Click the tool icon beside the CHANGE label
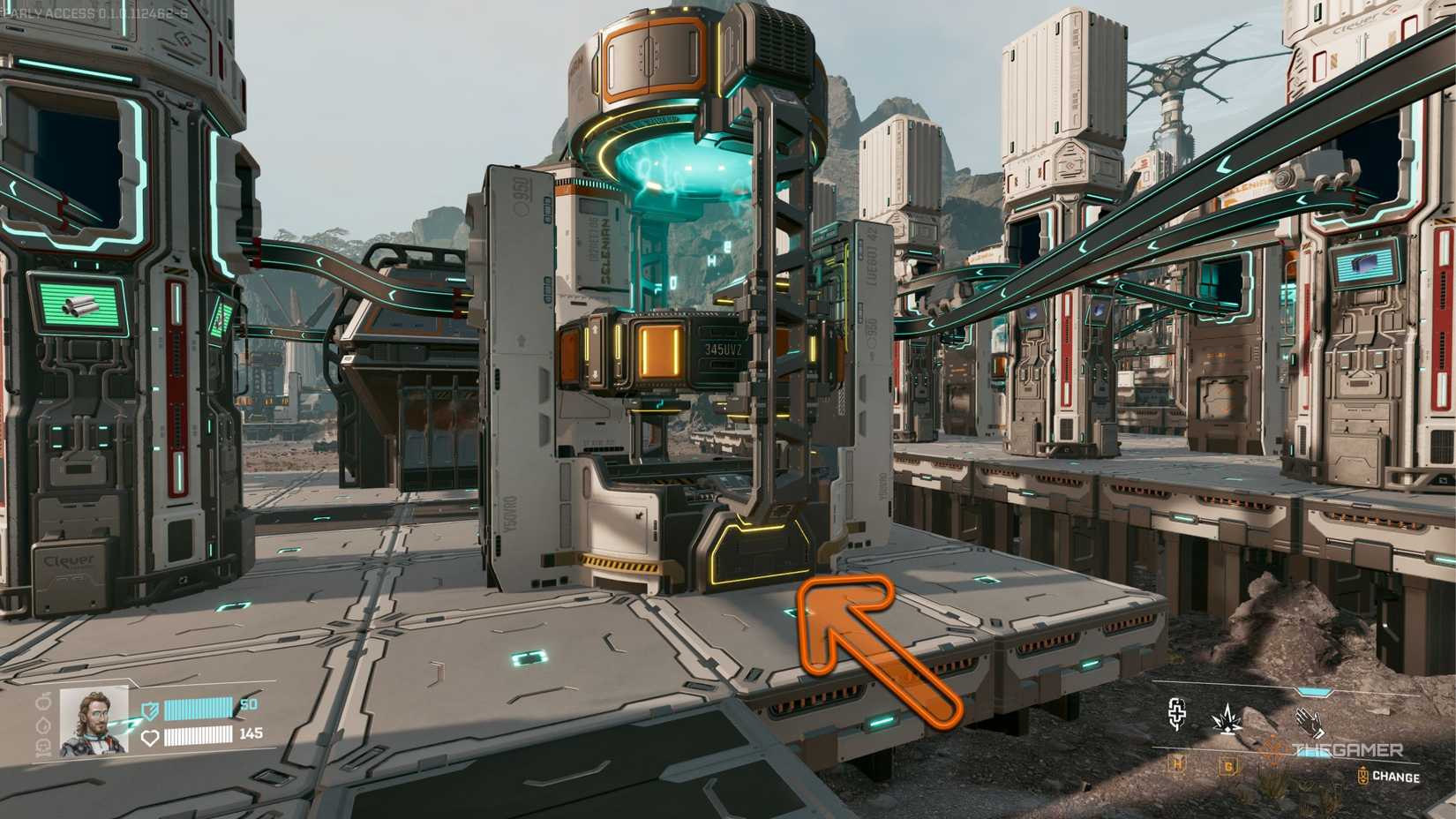This screenshot has height=819, width=1456. (x=1362, y=773)
